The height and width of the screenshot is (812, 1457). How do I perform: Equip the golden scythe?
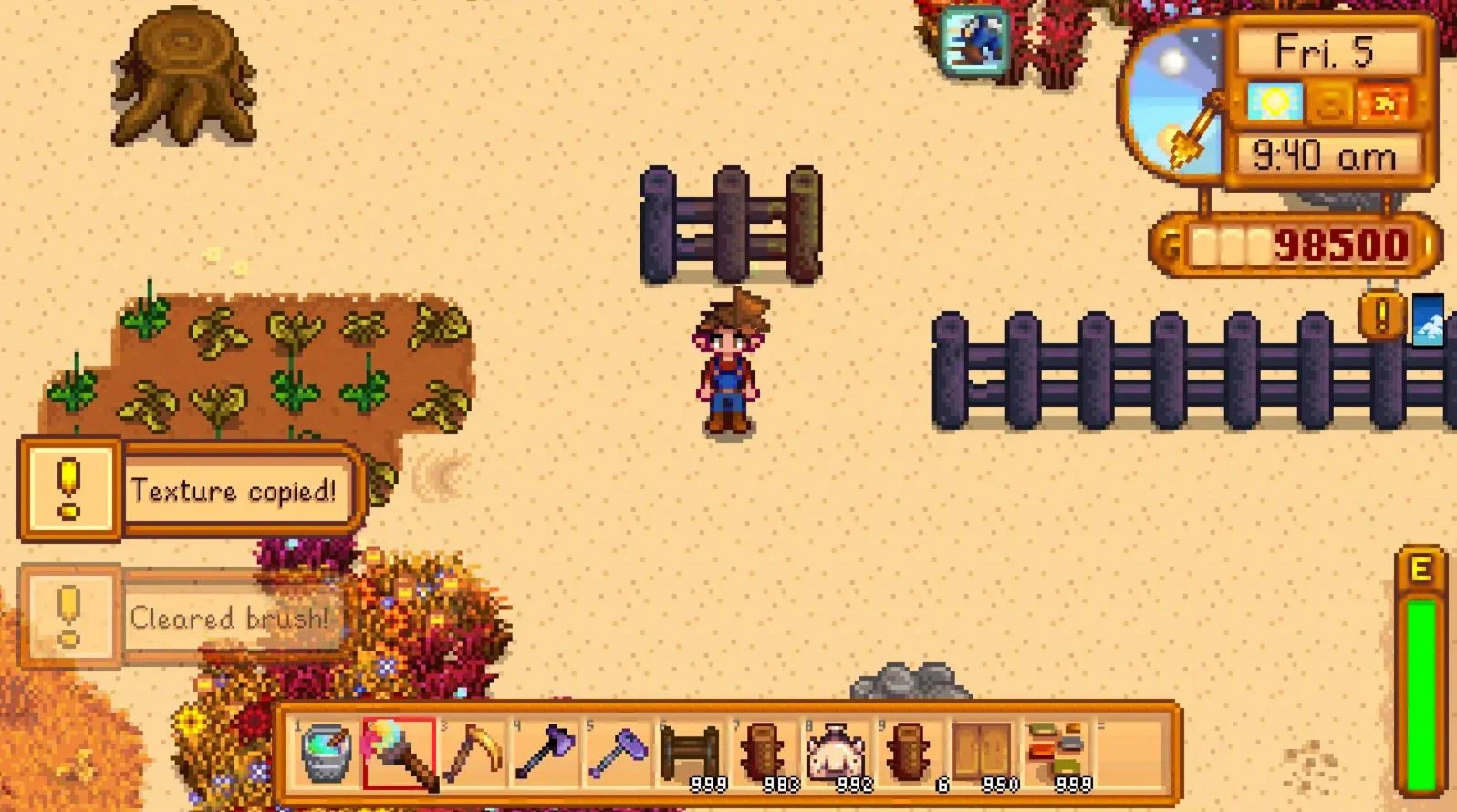tap(472, 755)
